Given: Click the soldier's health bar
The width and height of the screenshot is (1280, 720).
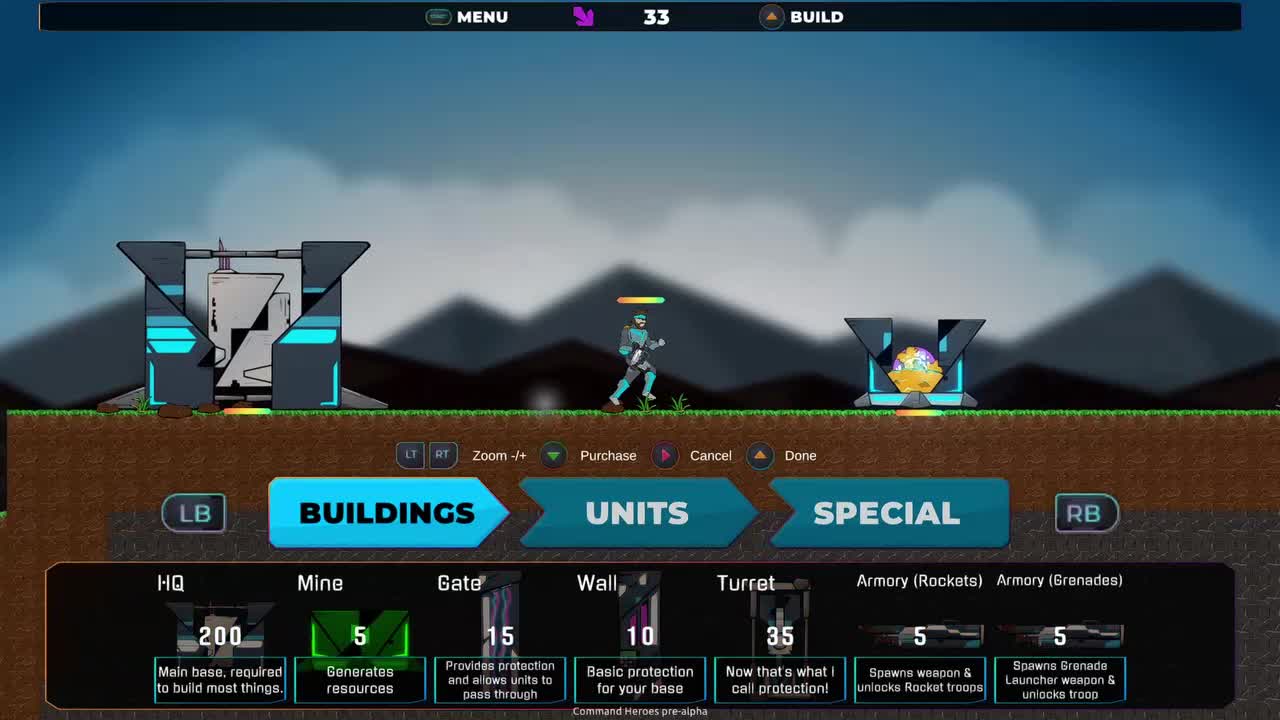Looking at the screenshot, I should [x=640, y=299].
